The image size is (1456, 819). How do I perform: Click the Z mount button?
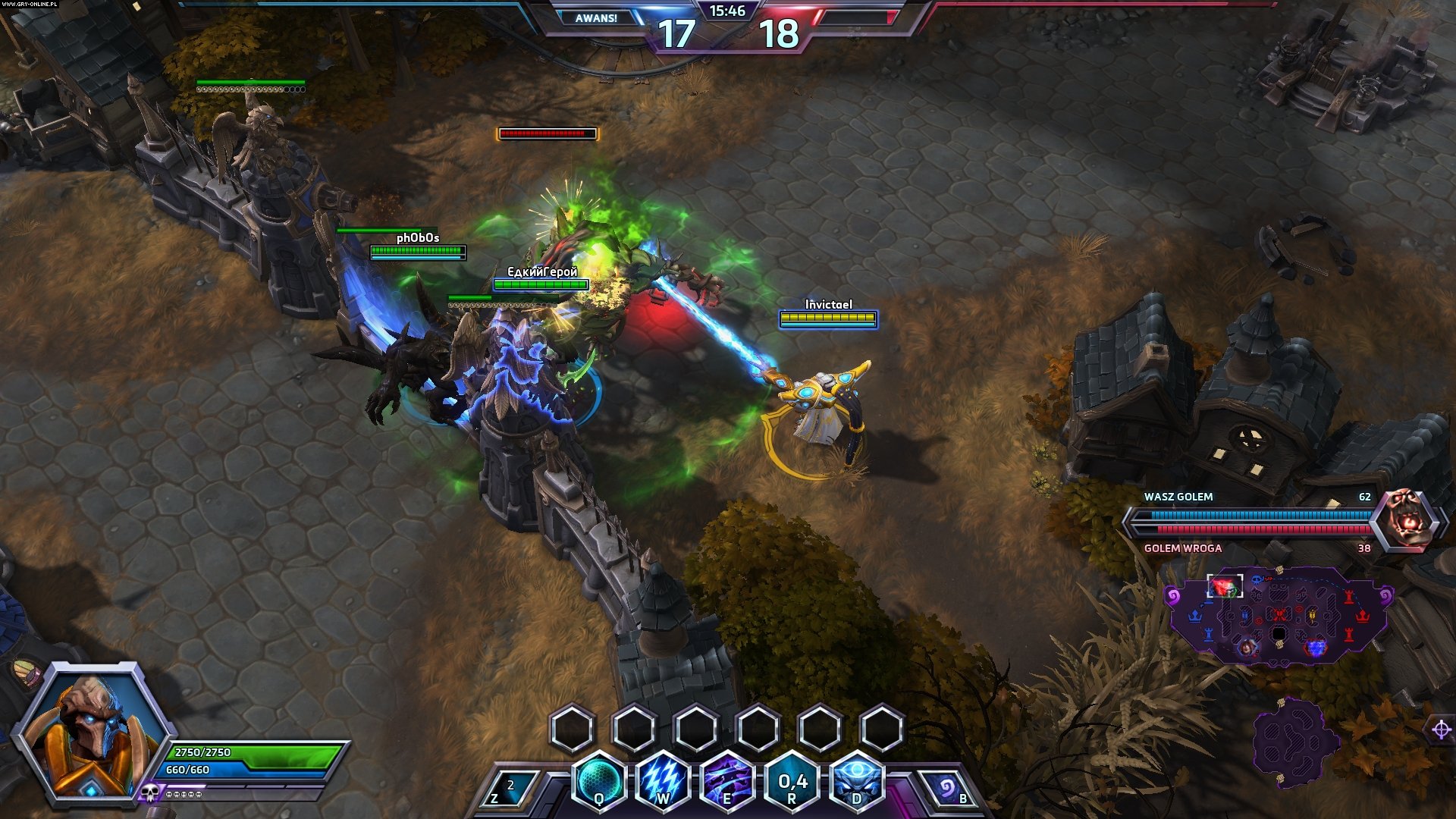tap(504, 790)
